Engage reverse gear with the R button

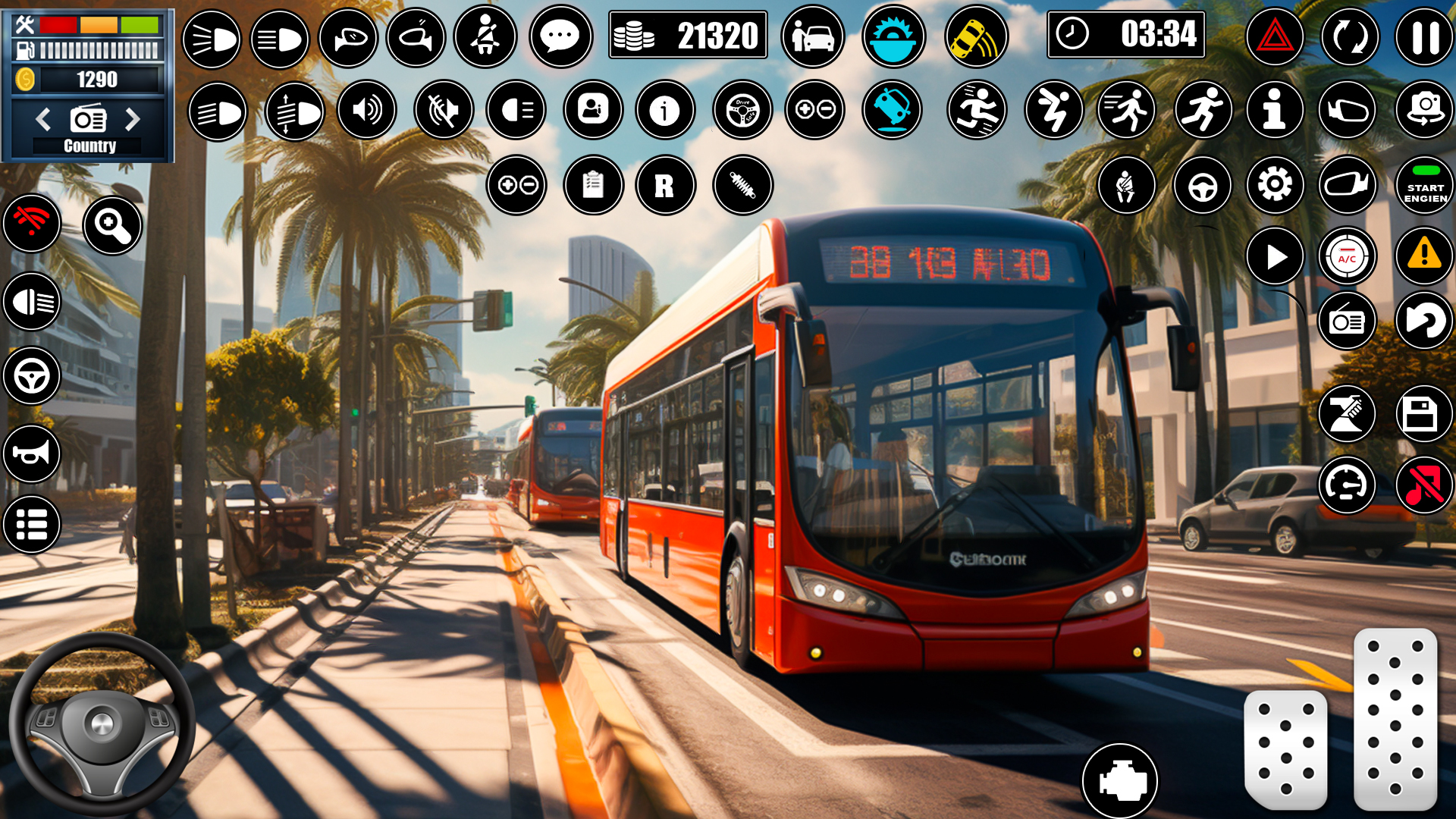(667, 185)
